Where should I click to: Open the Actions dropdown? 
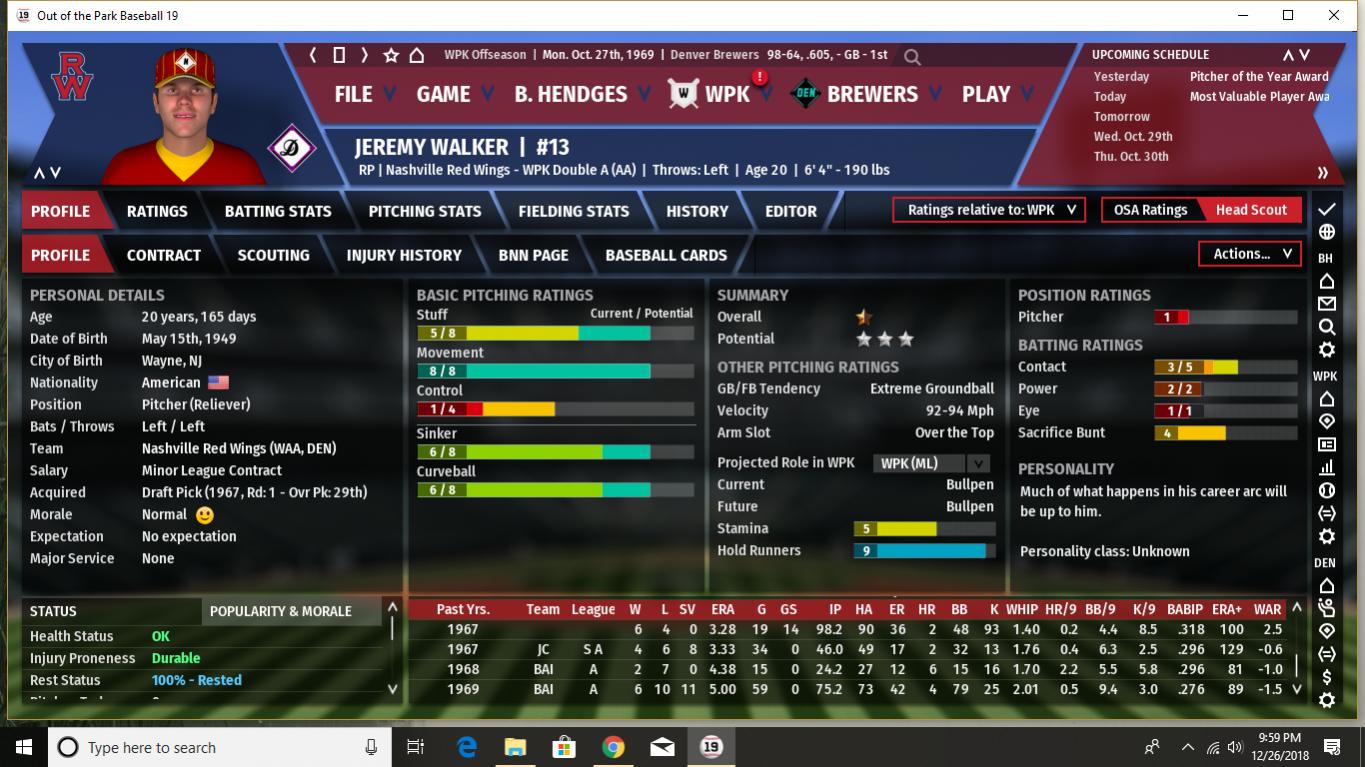(1251, 254)
